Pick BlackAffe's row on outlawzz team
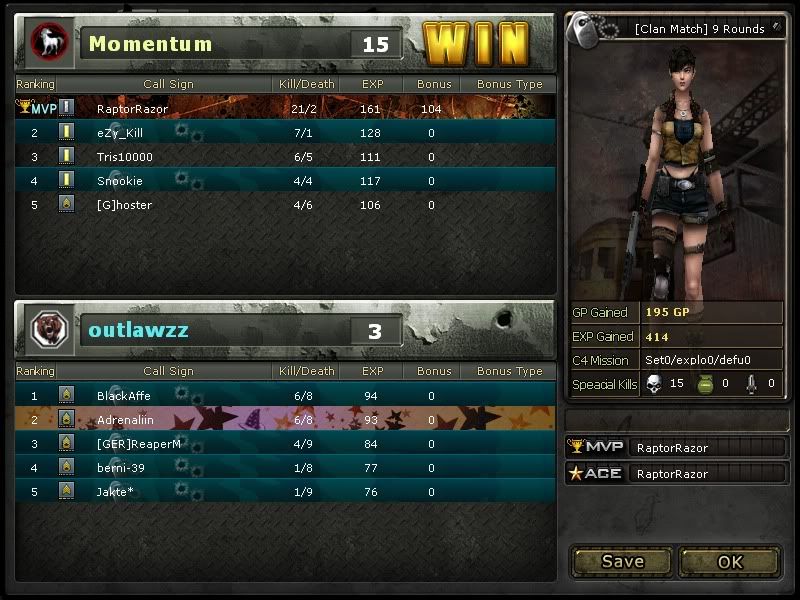 pos(285,396)
